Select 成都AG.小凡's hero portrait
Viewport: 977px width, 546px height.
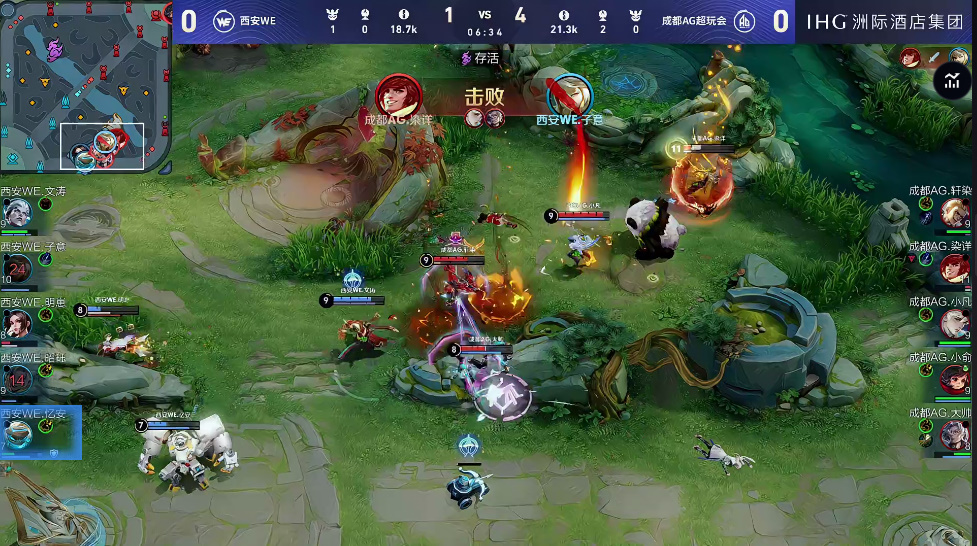(955, 323)
